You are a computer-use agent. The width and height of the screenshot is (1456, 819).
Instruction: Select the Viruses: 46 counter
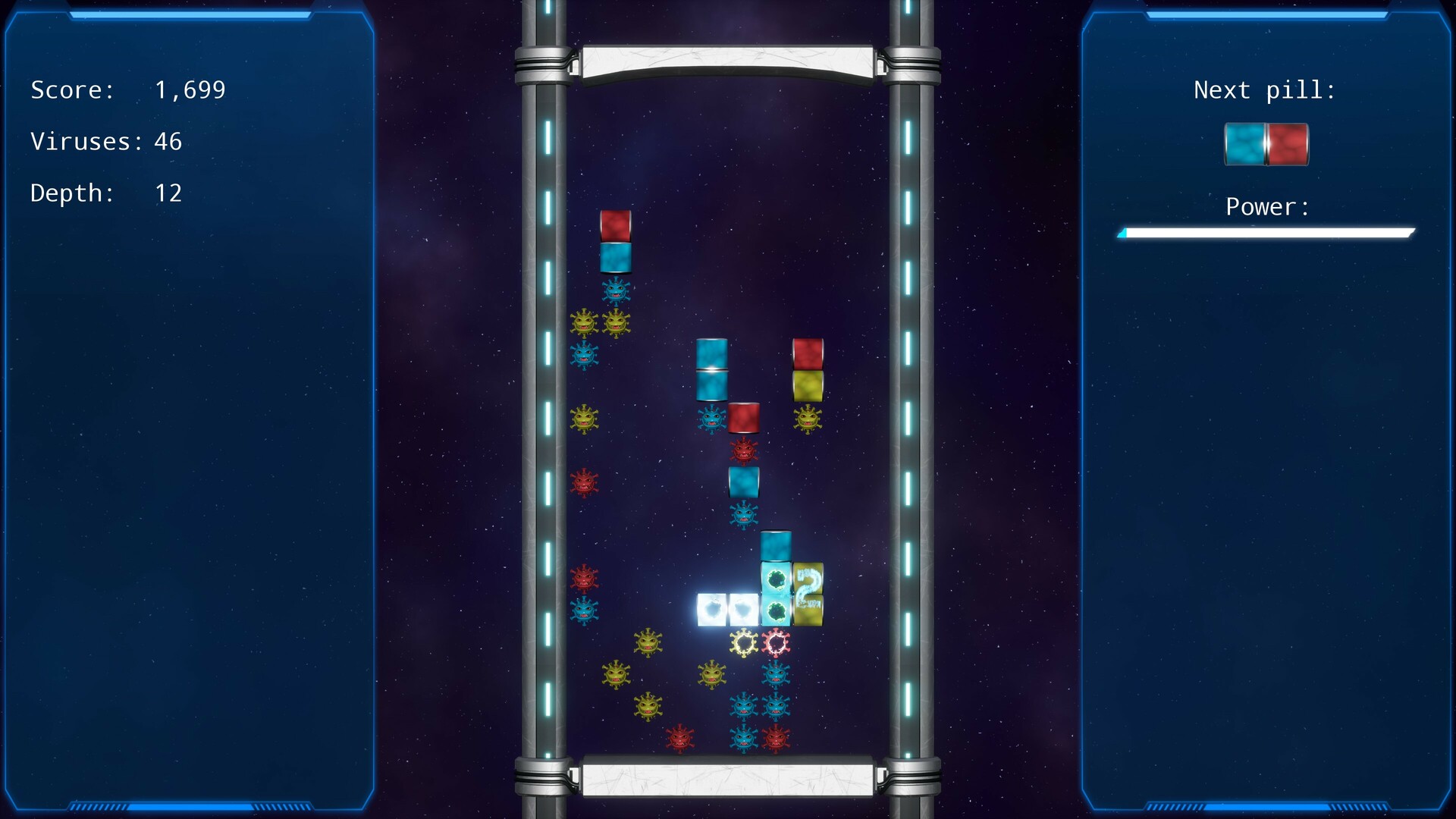point(106,142)
